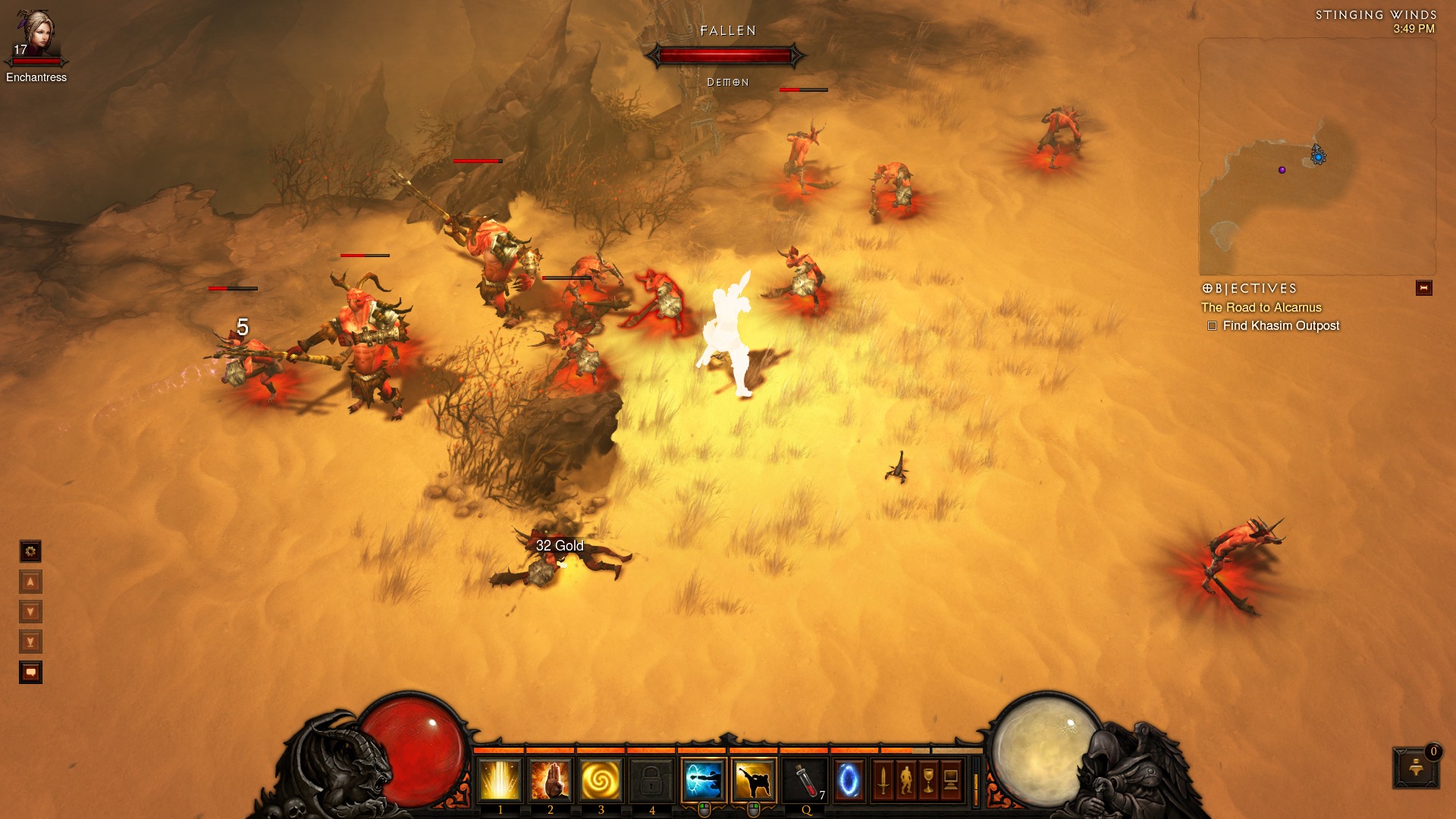Jump to the bottom of chat log
Image resolution: width=1456 pixels, height=819 pixels.
point(30,642)
